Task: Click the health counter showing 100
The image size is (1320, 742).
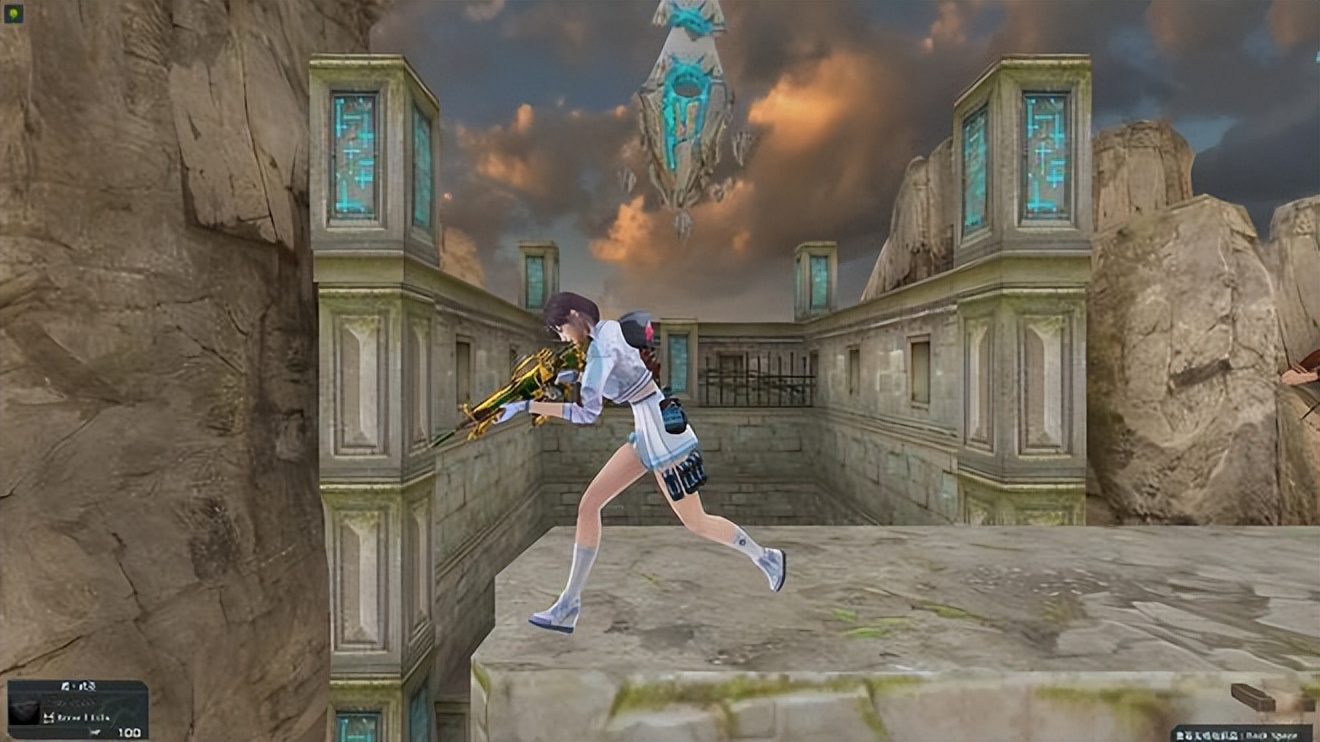Action: pyautogui.click(x=129, y=733)
